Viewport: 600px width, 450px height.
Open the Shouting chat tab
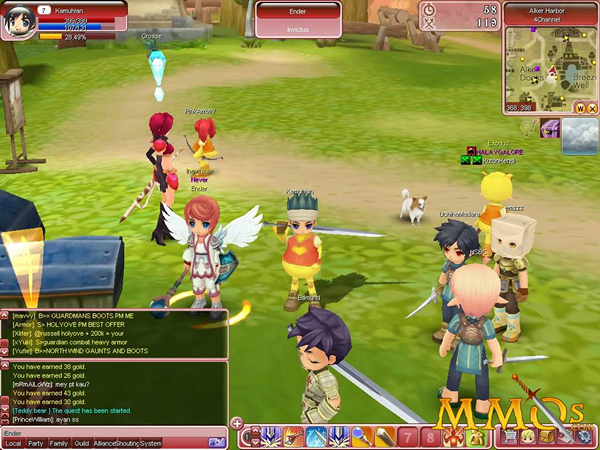pos(126,443)
